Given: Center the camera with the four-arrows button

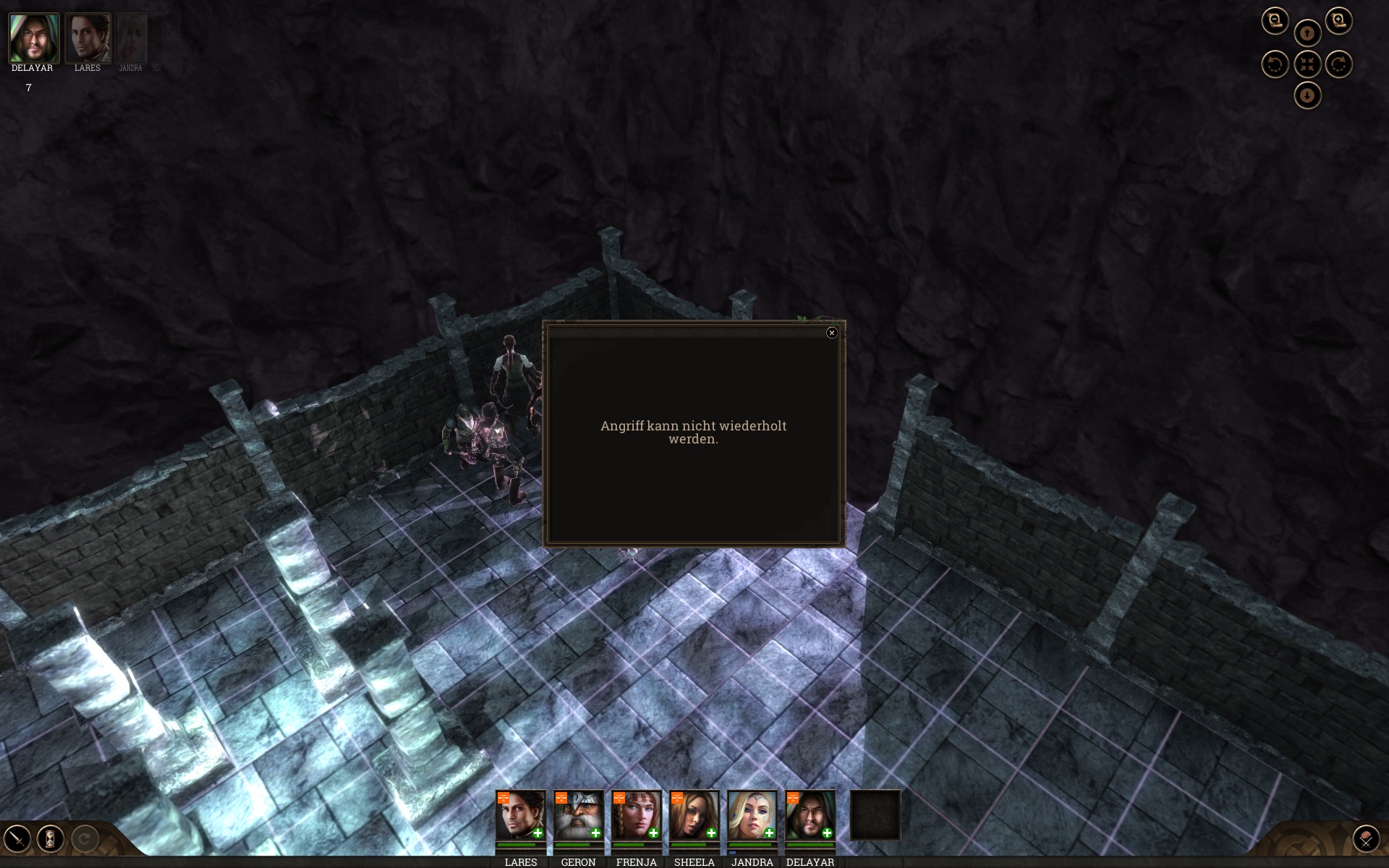Looking at the screenshot, I should [x=1307, y=64].
